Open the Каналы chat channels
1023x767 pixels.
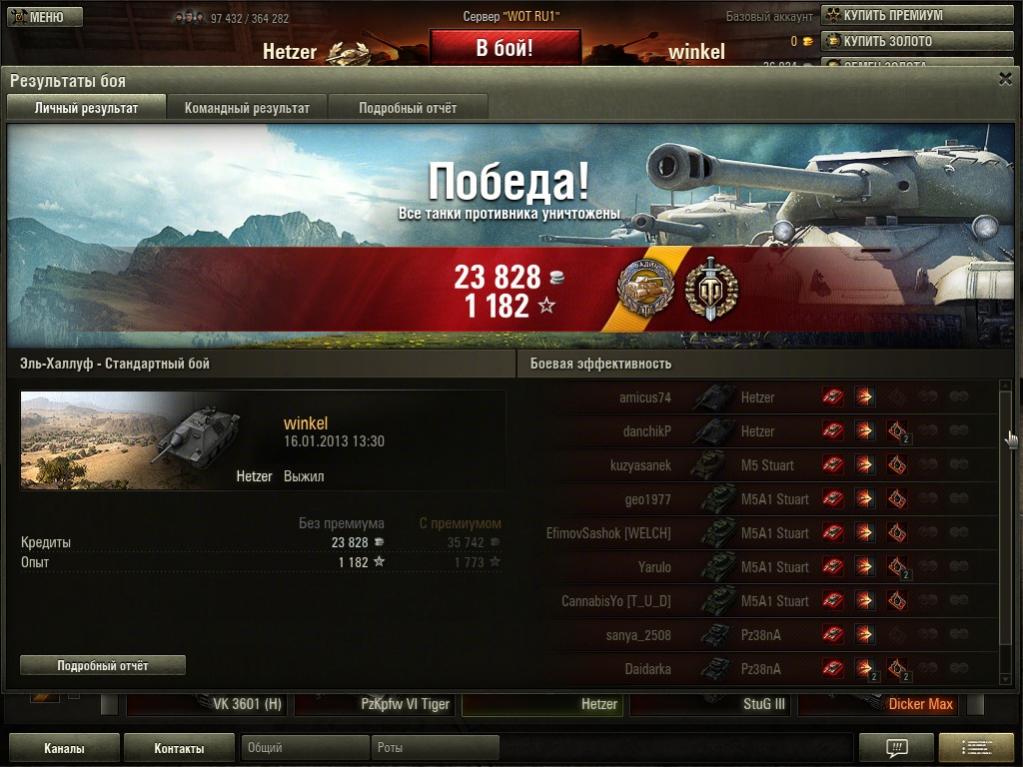pyautogui.click(x=64, y=748)
